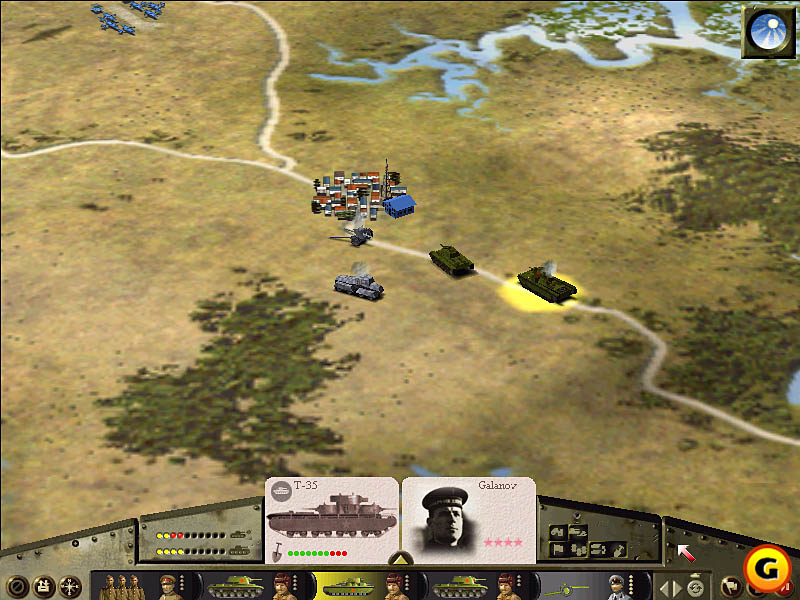Select the selected T-35 tank on the road
The image size is (800, 600).
(546, 283)
